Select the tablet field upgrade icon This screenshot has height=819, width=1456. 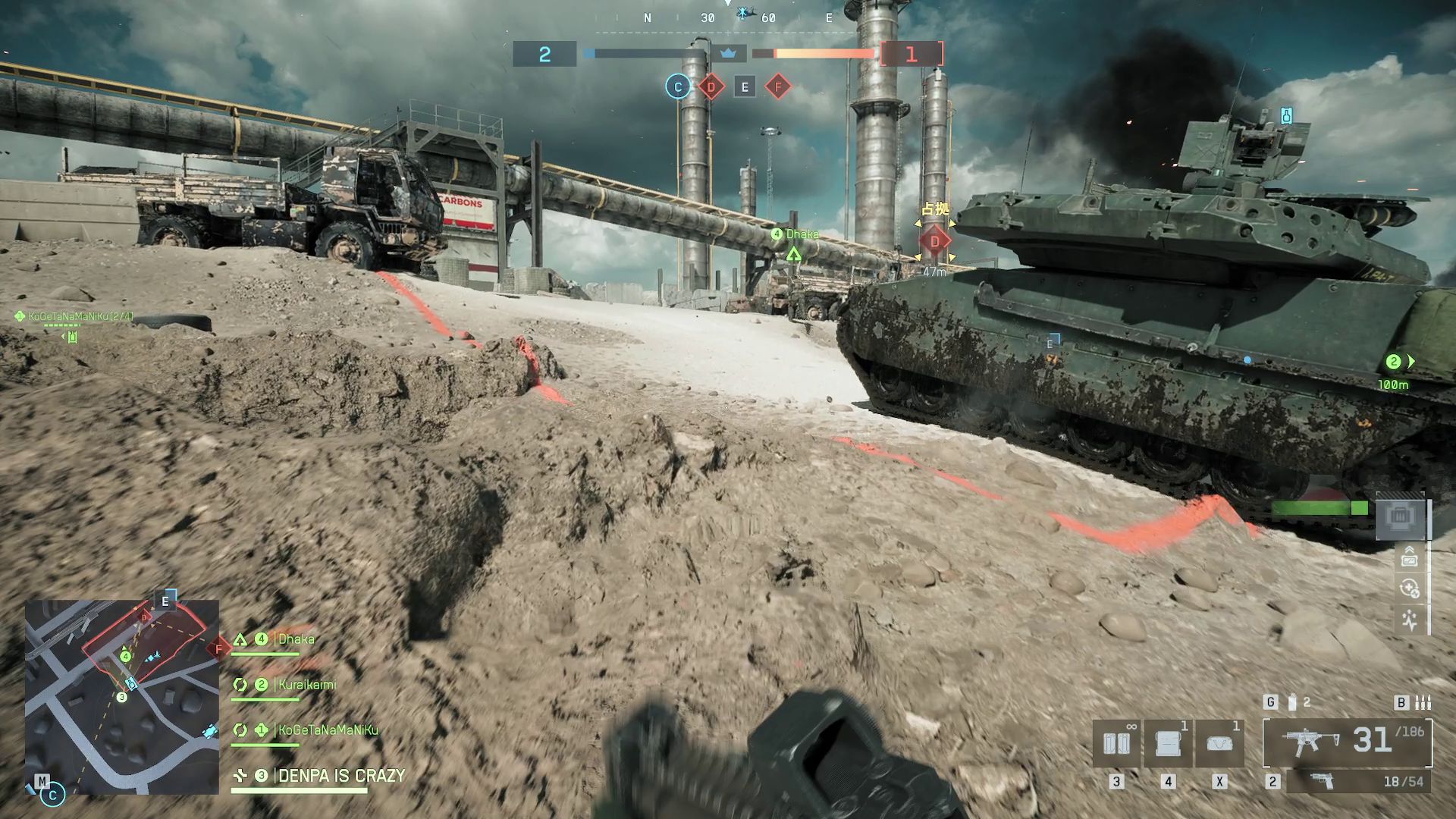pyautogui.click(x=1410, y=561)
